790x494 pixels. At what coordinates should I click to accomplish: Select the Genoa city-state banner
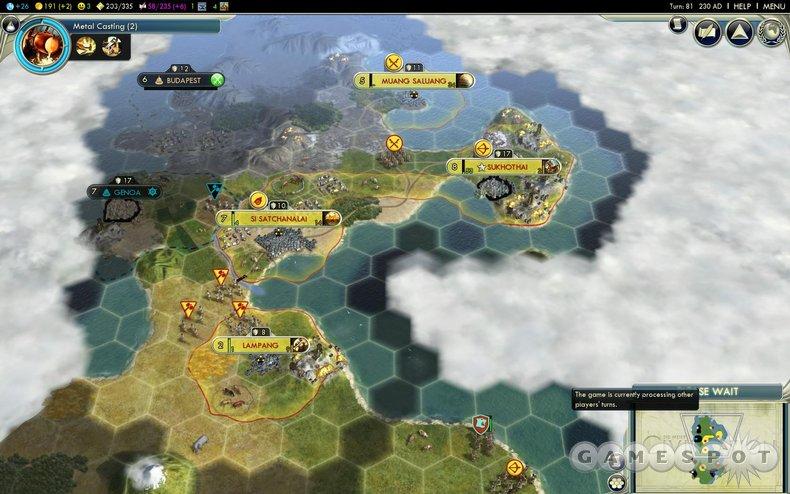pyautogui.click(x=127, y=191)
